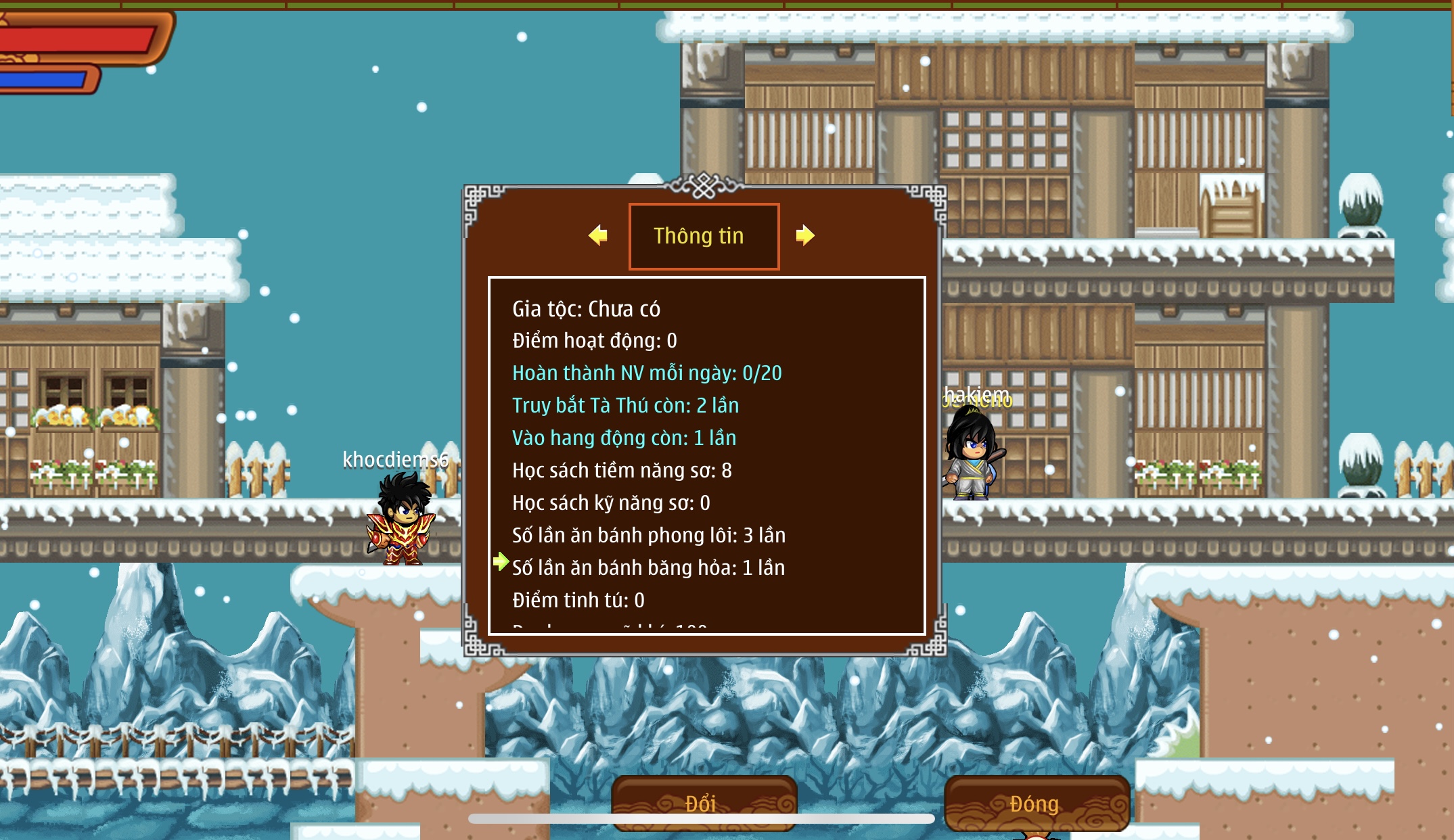Go to next tab with right yellow arrow
Viewport: 1454px width, 840px height.
804,235
